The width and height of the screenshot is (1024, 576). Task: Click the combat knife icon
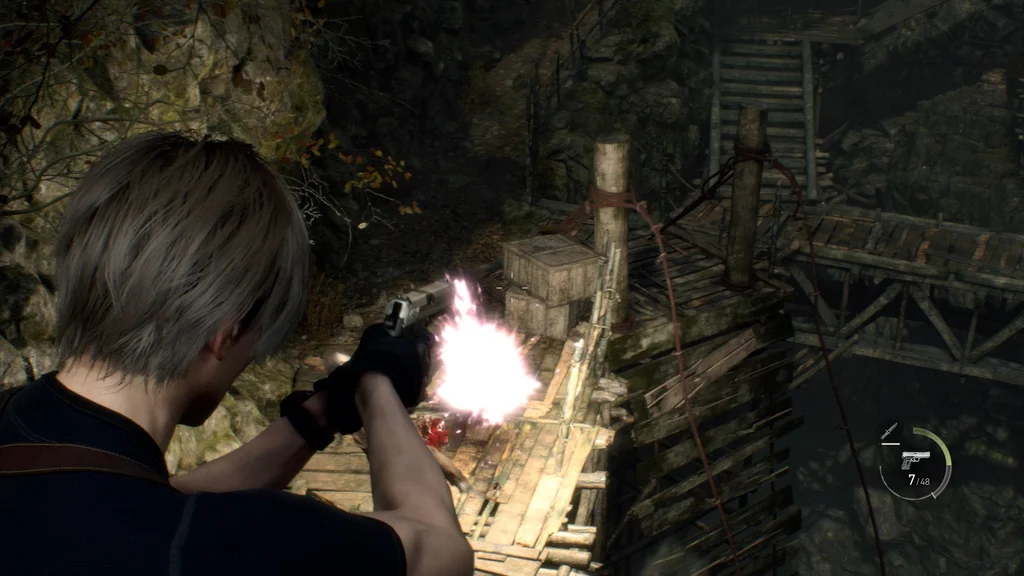tap(889, 432)
